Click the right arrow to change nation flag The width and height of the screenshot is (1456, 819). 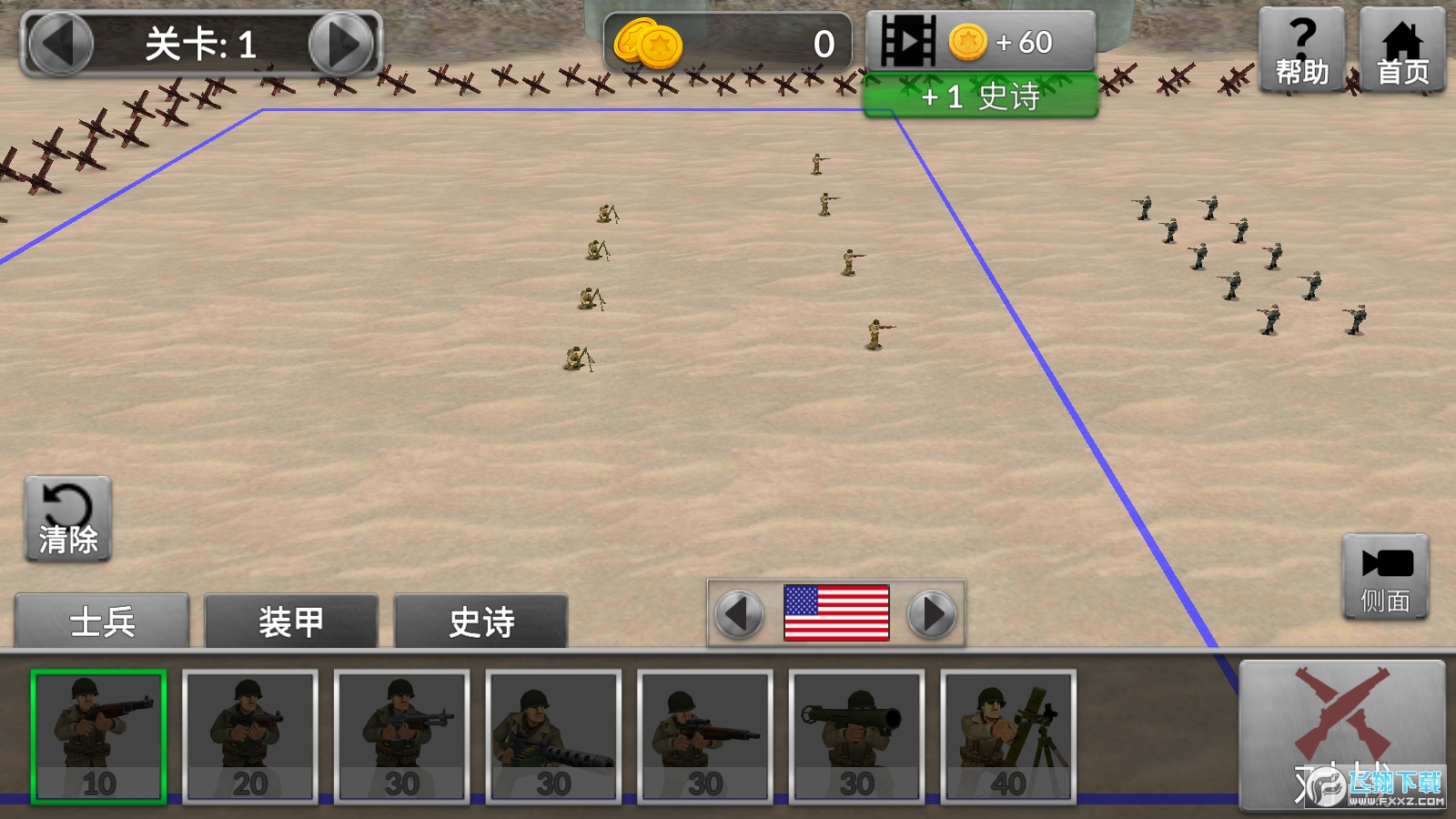929,612
